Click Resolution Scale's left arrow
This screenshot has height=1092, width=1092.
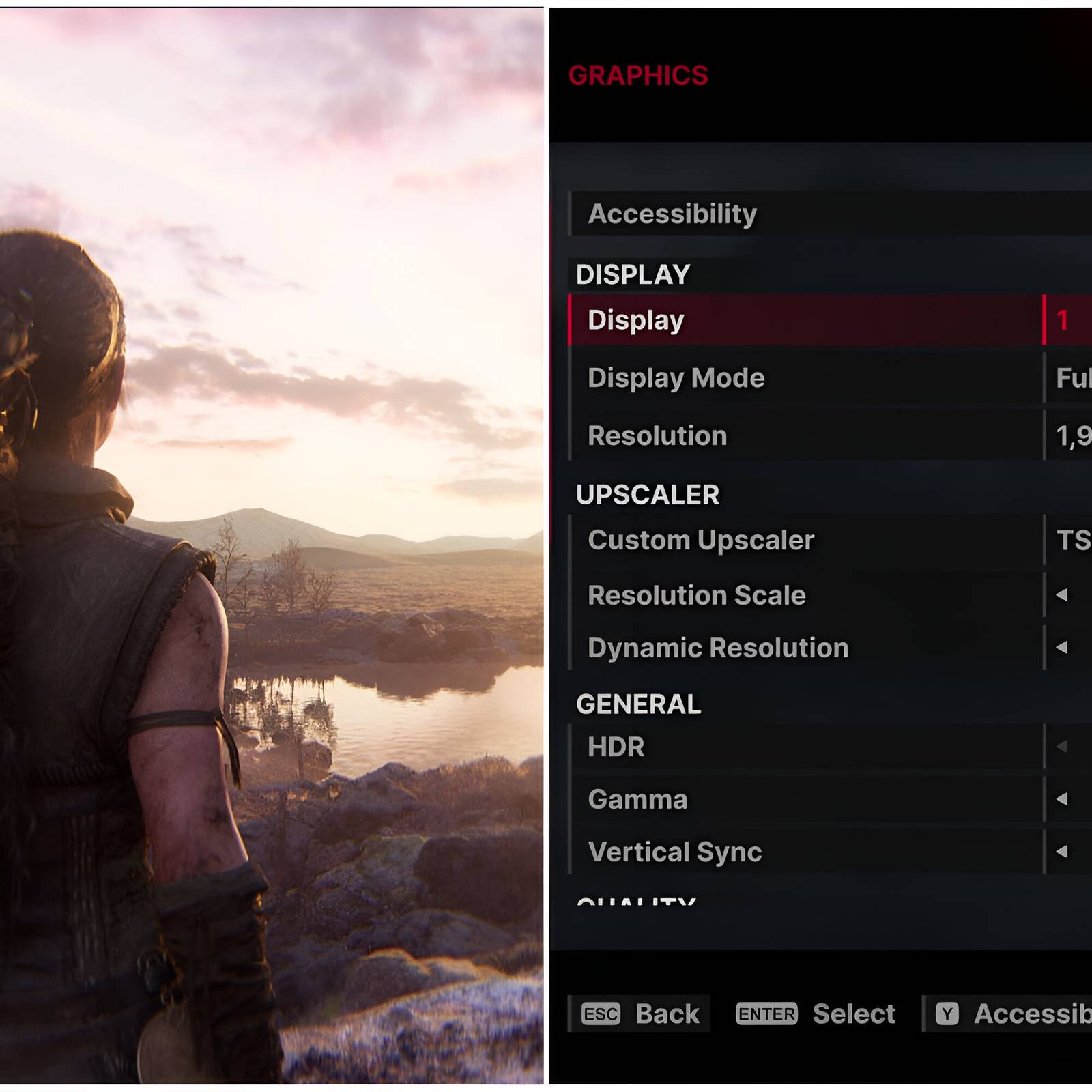point(1061,595)
